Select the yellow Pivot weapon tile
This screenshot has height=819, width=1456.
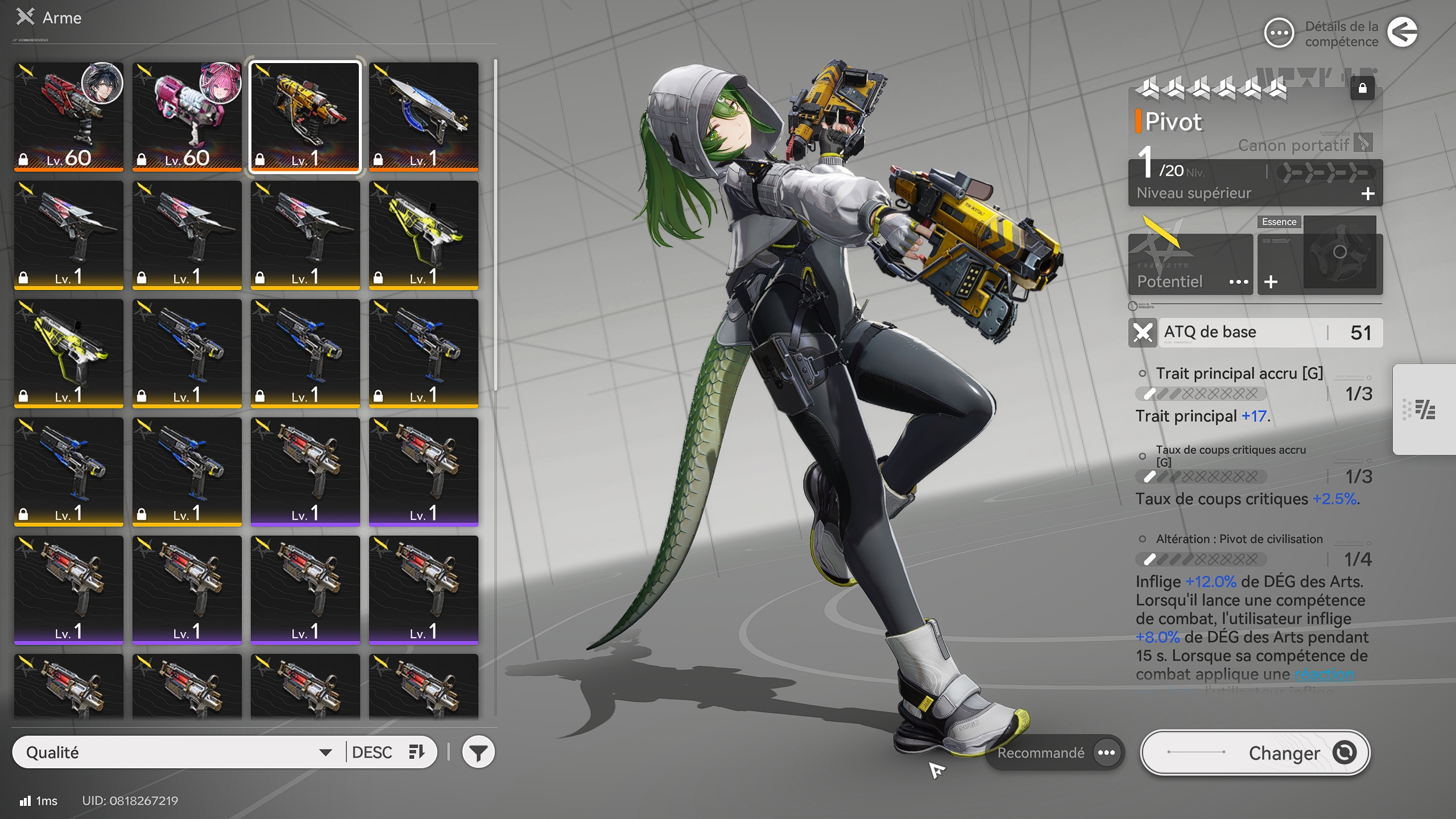(x=305, y=117)
